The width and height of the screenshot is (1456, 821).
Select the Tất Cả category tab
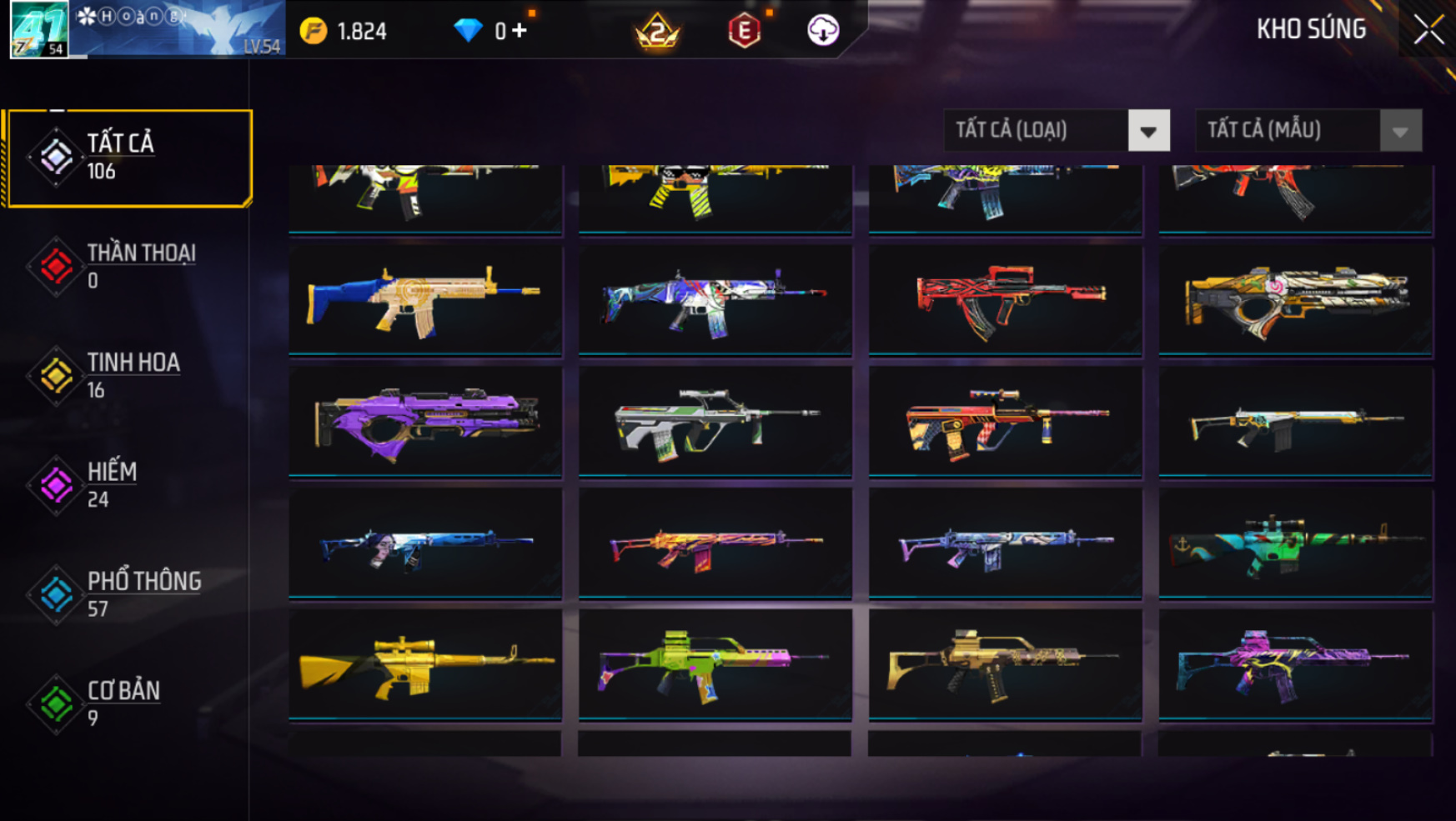(129, 157)
